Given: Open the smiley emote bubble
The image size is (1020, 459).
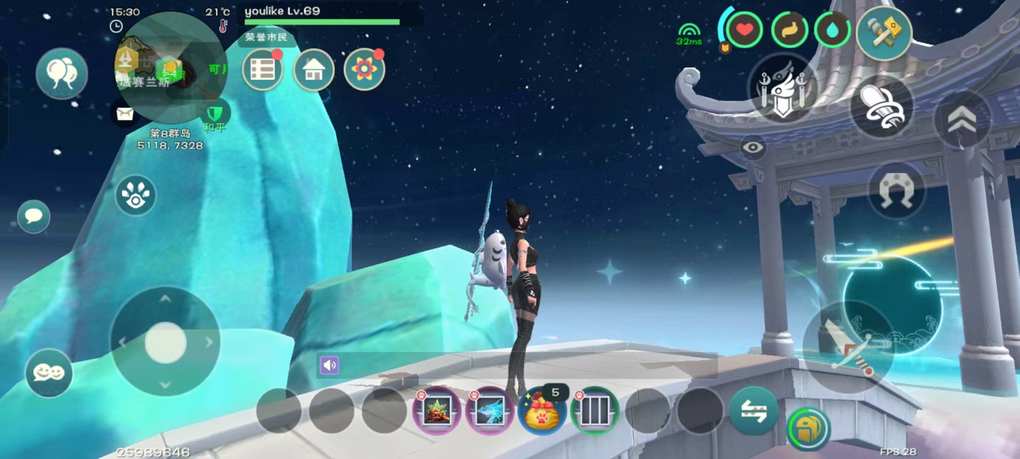Looking at the screenshot, I should (x=49, y=373).
